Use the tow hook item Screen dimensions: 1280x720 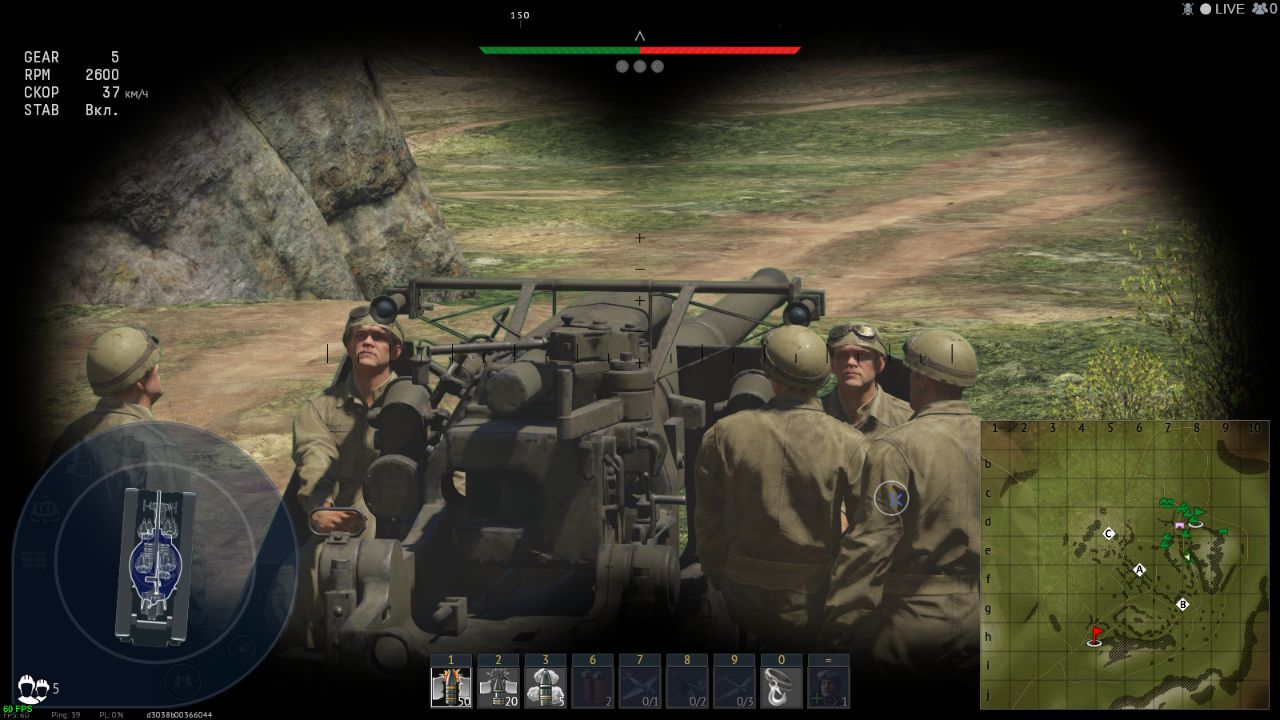pyautogui.click(x=781, y=686)
